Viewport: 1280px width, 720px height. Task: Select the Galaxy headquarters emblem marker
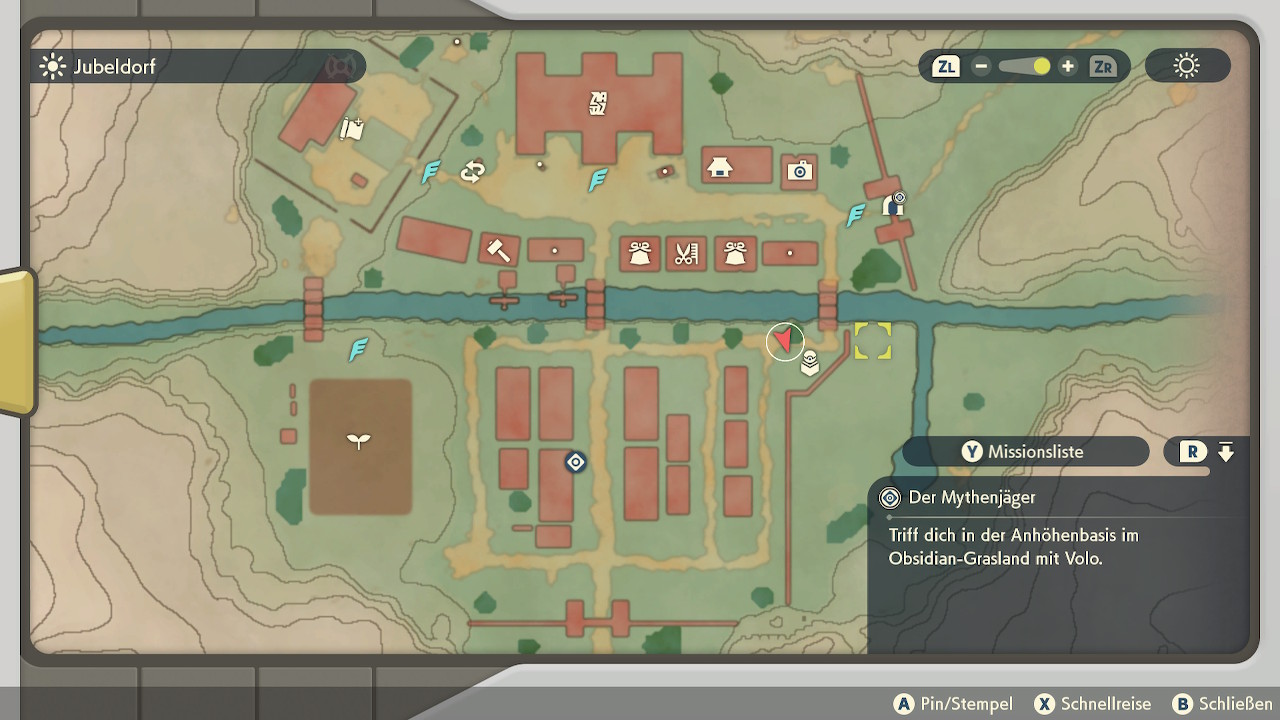[x=598, y=102]
